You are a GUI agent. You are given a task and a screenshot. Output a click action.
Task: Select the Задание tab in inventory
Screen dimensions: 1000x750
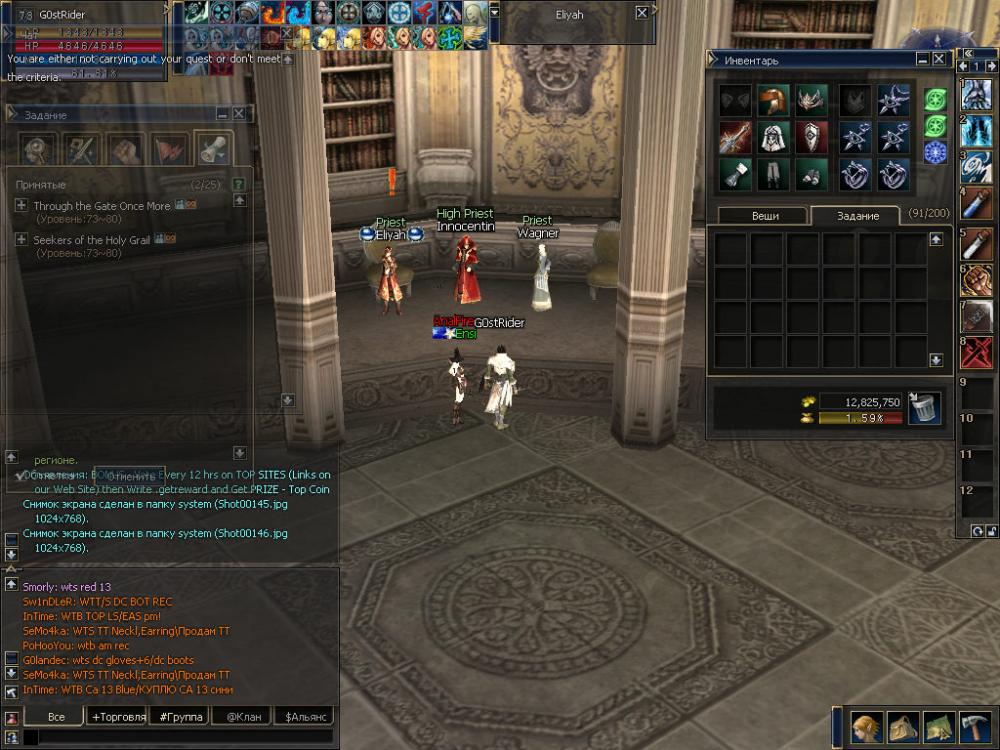(857, 216)
